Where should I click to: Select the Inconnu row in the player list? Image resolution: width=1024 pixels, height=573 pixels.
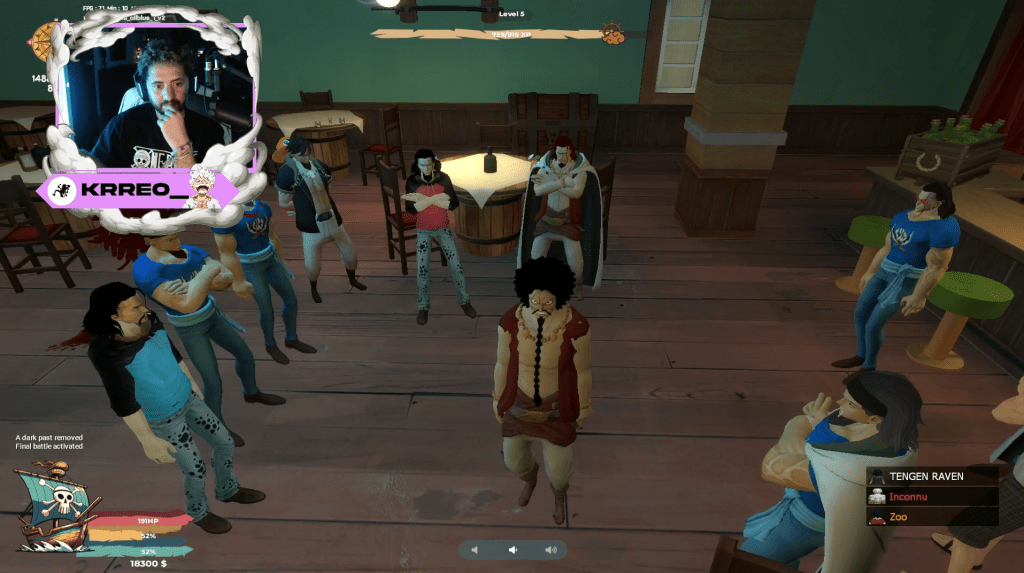pos(932,496)
